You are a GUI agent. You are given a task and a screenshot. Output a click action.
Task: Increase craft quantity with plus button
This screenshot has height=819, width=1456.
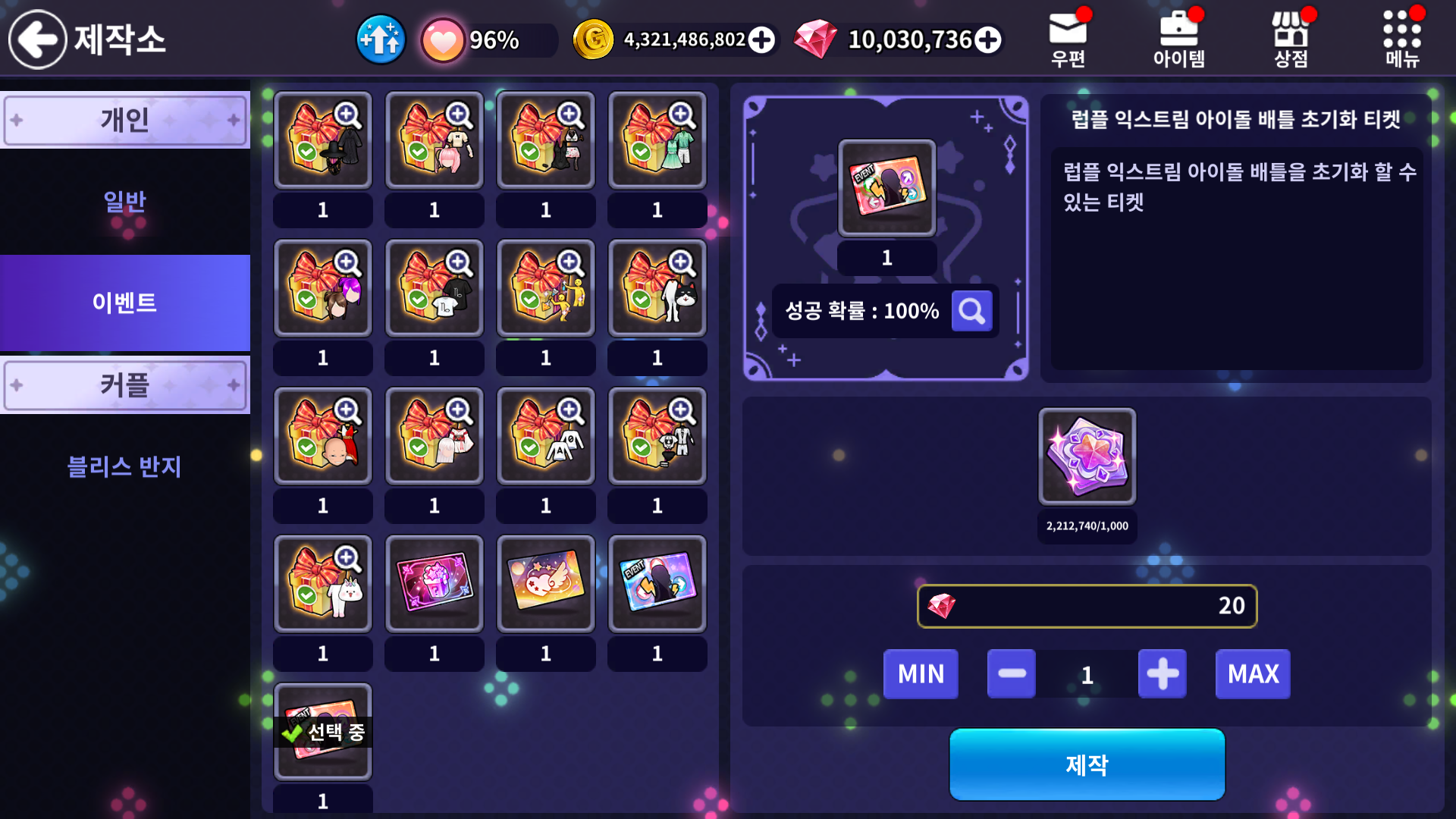pyautogui.click(x=1162, y=674)
